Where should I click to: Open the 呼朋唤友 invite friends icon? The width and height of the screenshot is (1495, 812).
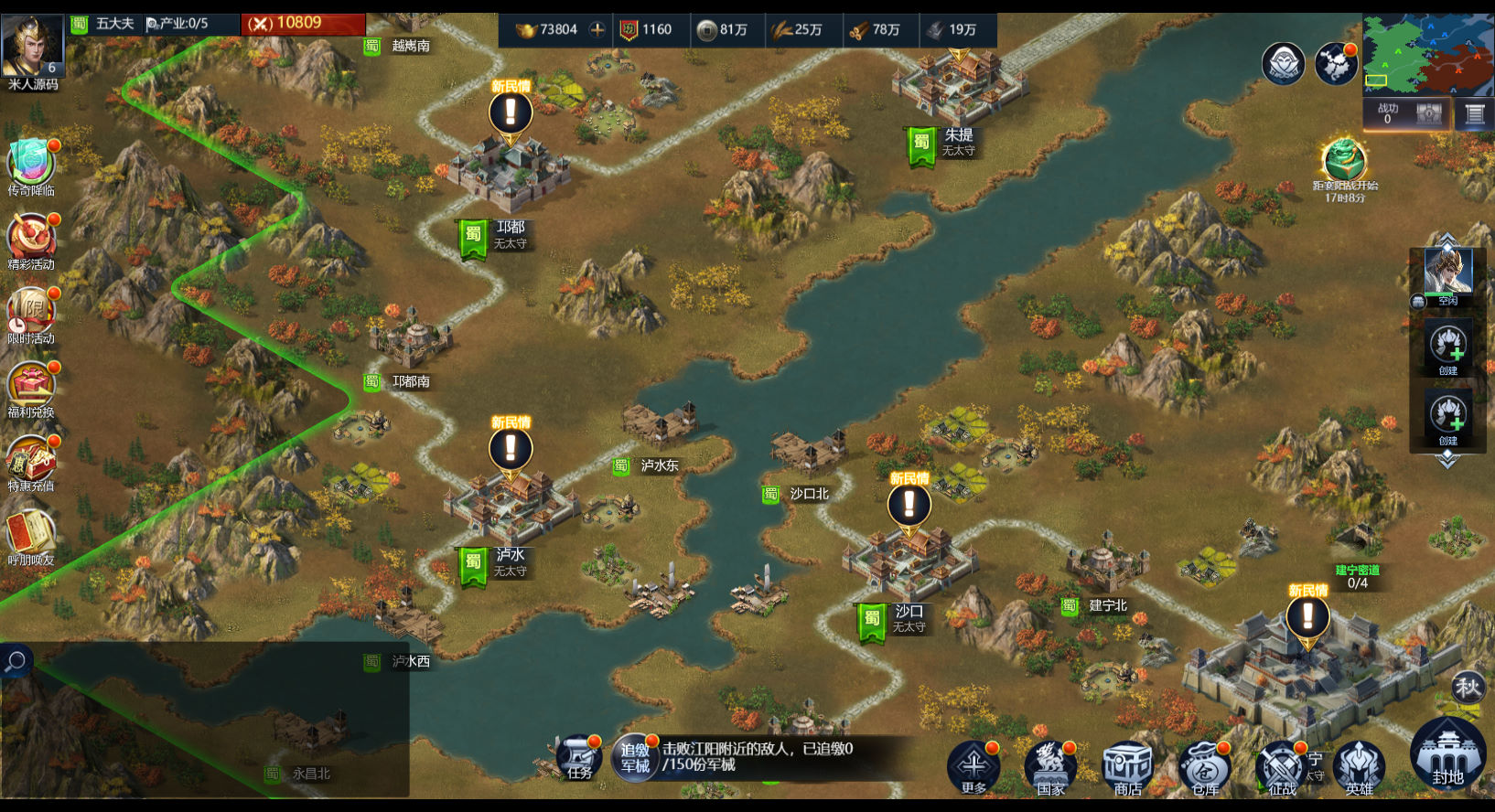tap(31, 536)
